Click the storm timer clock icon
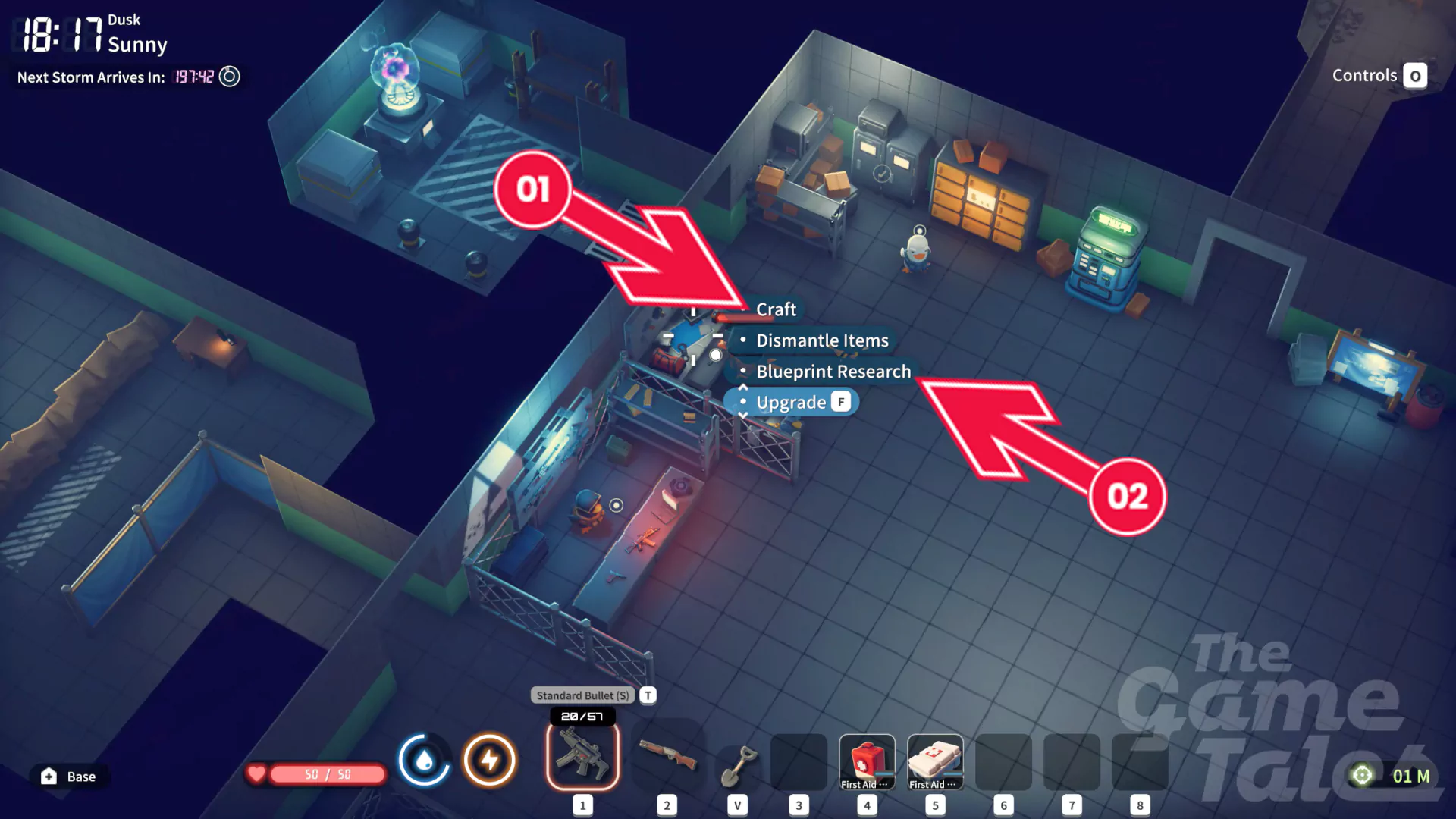Image resolution: width=1456 pixels, height=819 pixels. click(229, 77)
